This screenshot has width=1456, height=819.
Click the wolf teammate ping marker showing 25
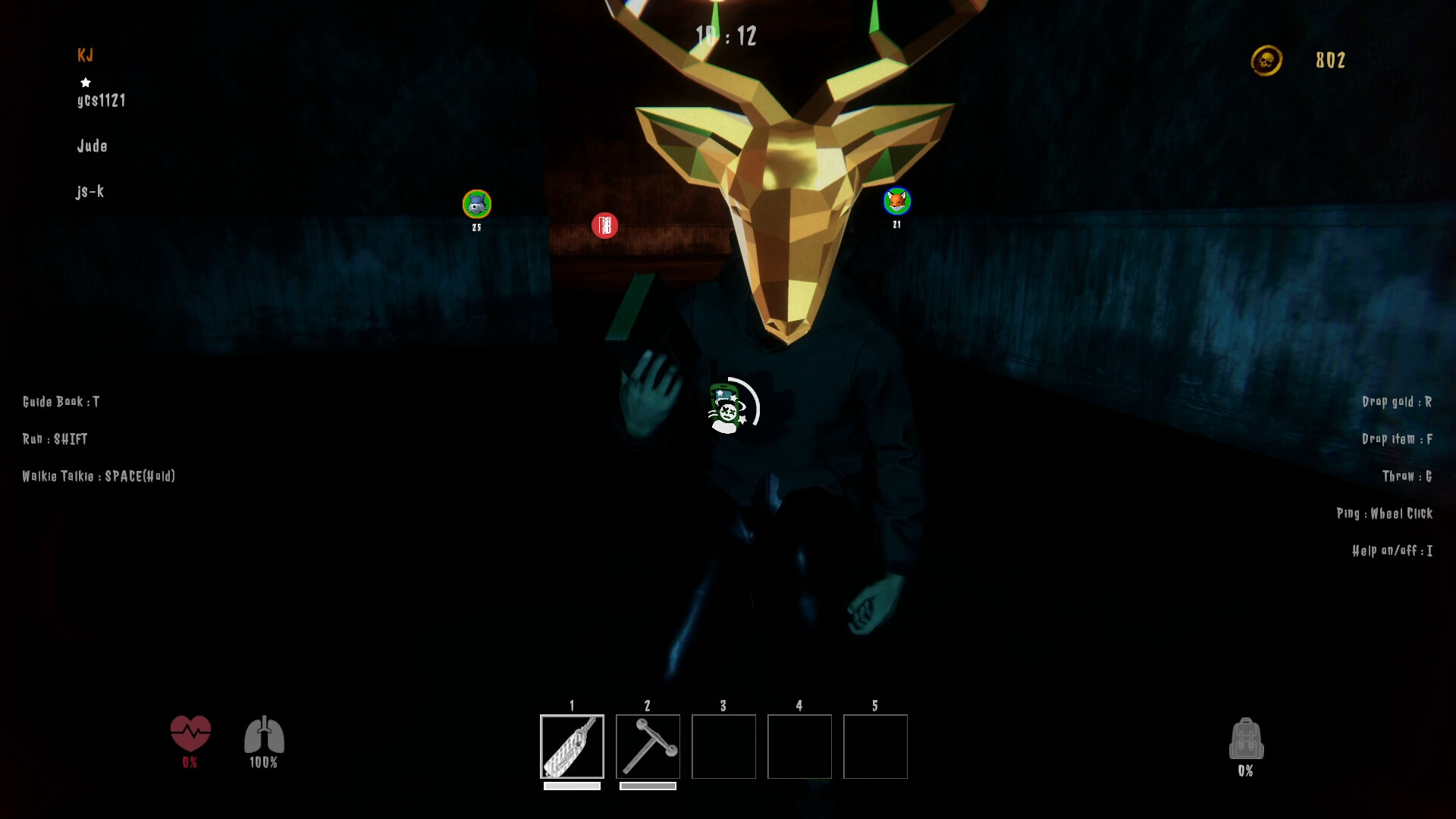pos(476,203)
